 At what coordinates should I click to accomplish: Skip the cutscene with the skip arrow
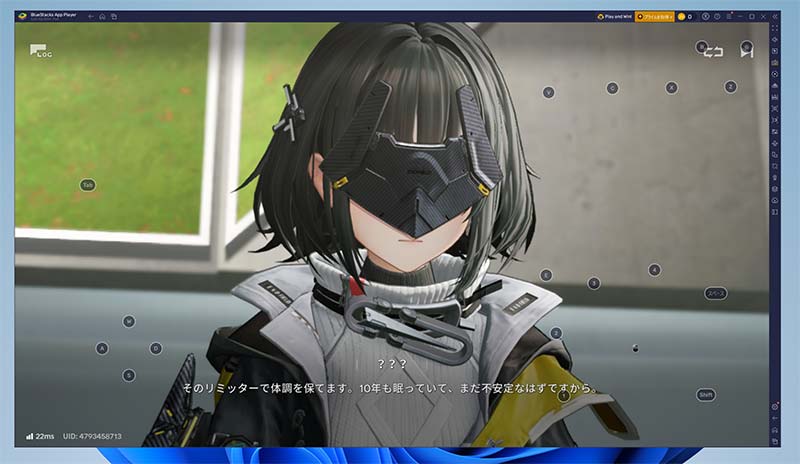(x=746, y=50)
